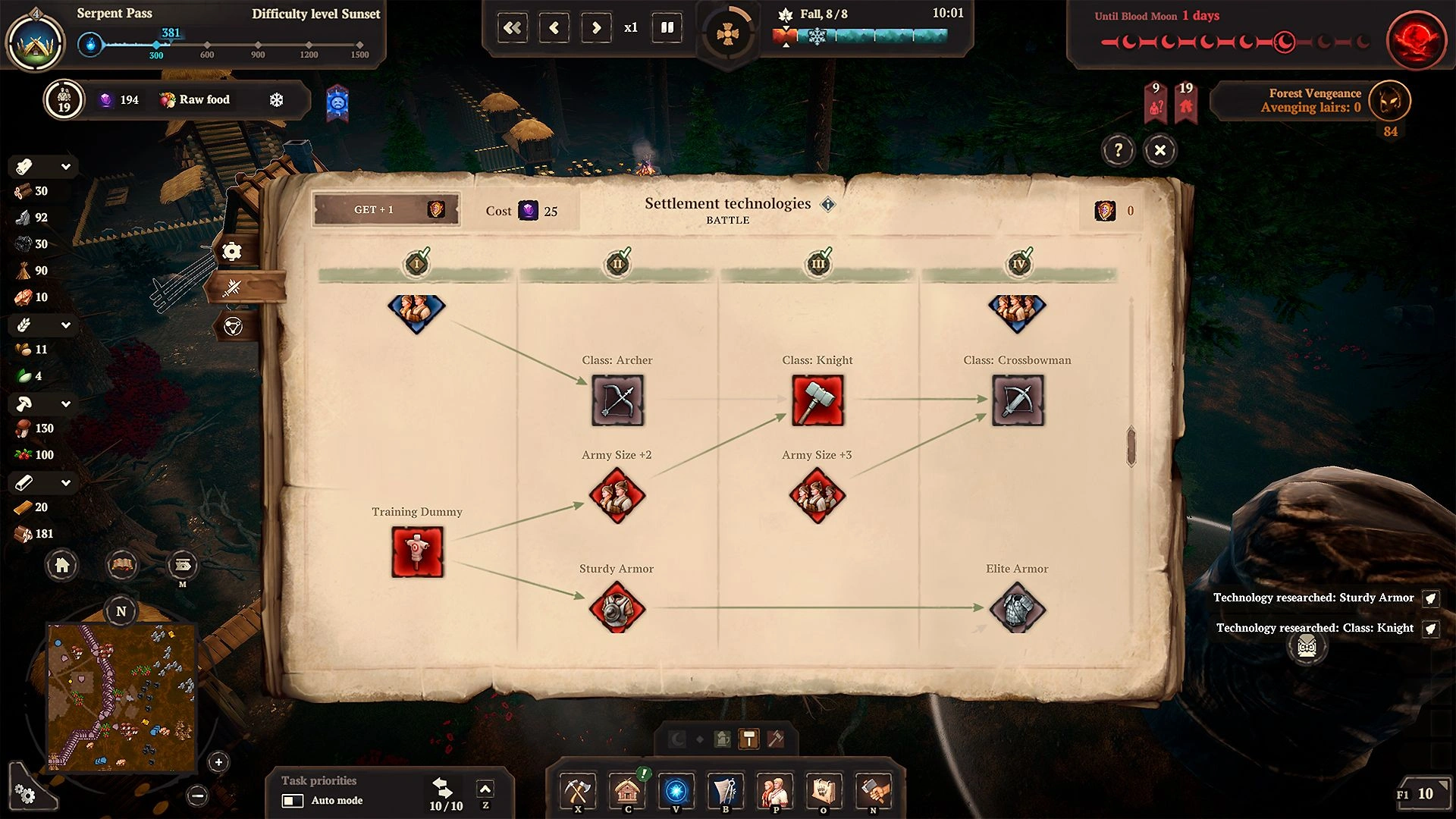Open the gear settings in bottom-left corner
1456x819 pixels.
pyautogui.click(x=26, y=794)
